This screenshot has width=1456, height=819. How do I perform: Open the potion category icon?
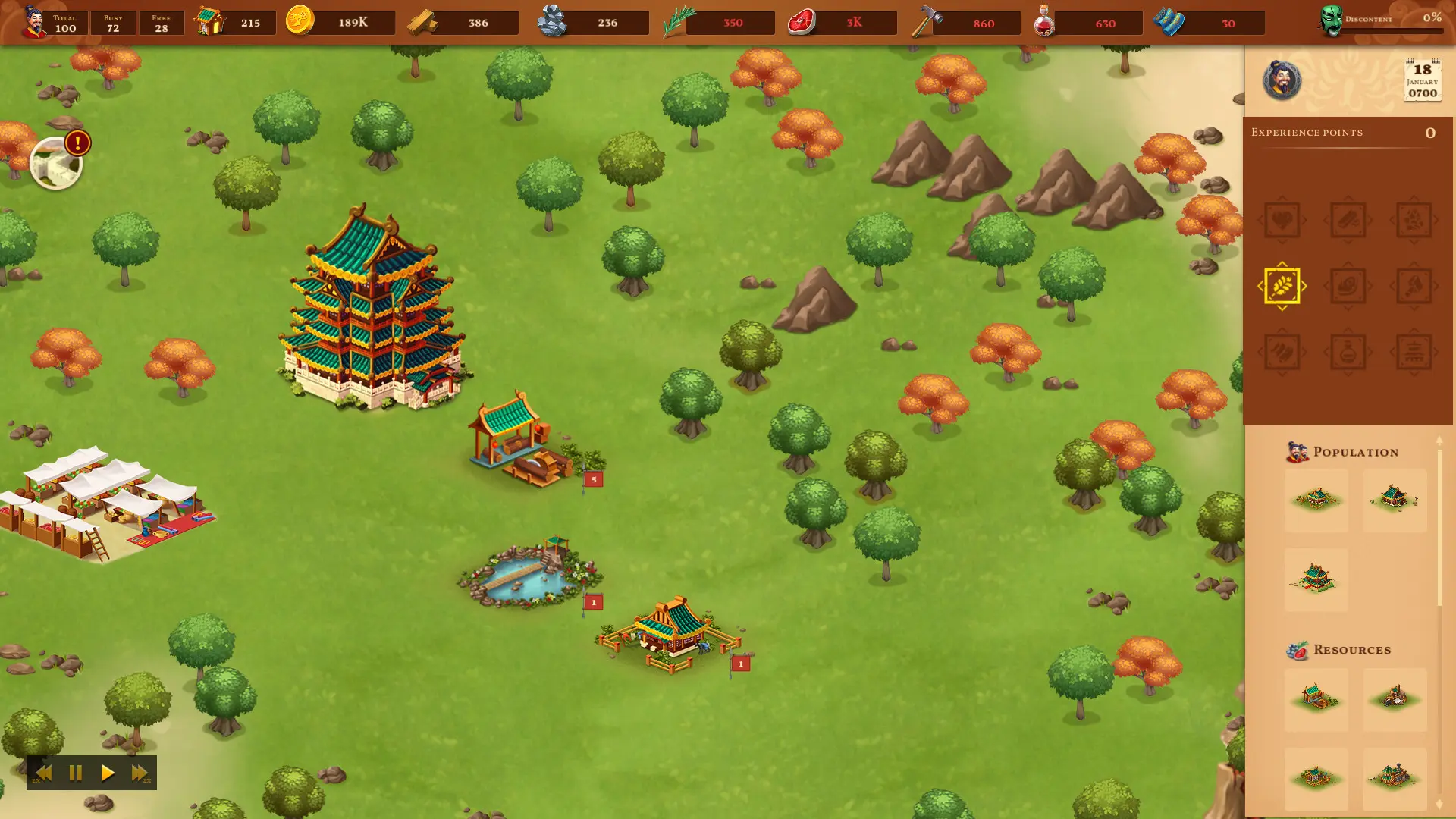tap(1348, 350)
